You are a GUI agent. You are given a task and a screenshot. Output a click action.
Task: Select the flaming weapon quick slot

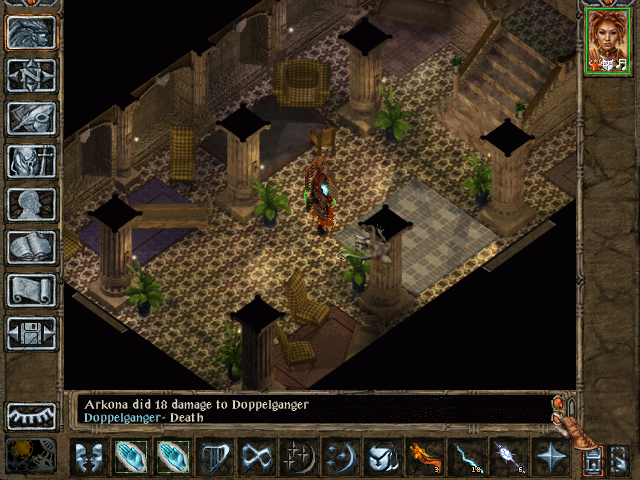(x=426, y=457)
